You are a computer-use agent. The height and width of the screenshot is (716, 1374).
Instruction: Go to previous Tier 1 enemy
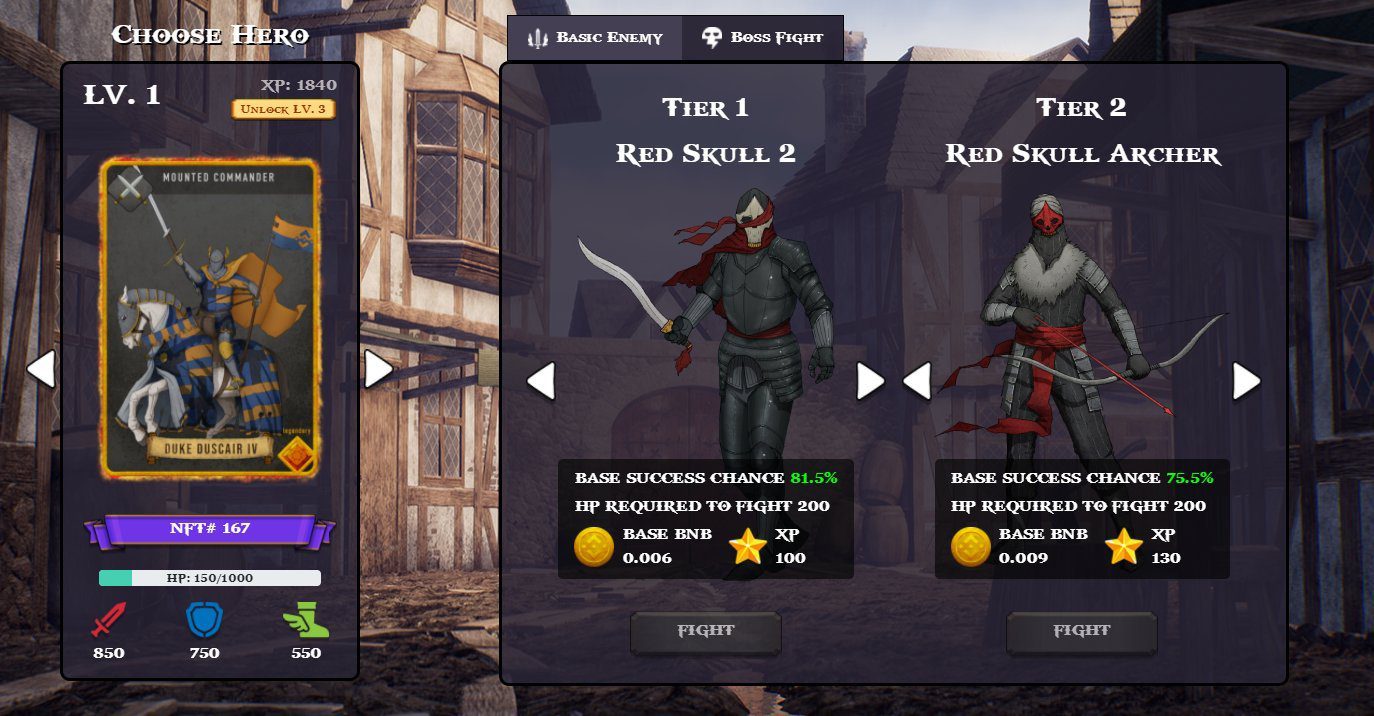tap(541, 381)
